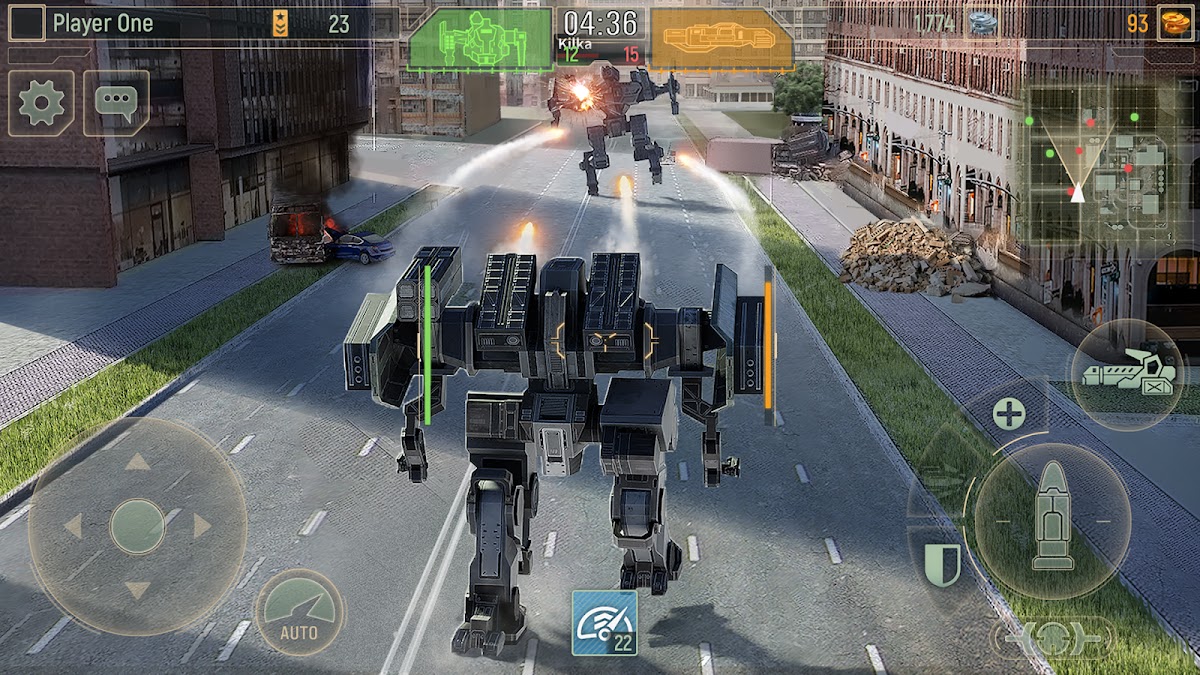The width and height of the screenshot is (1200, 675).
Task: Toggle the AUTO speed gauge button
Action: (x=299, y=612)
